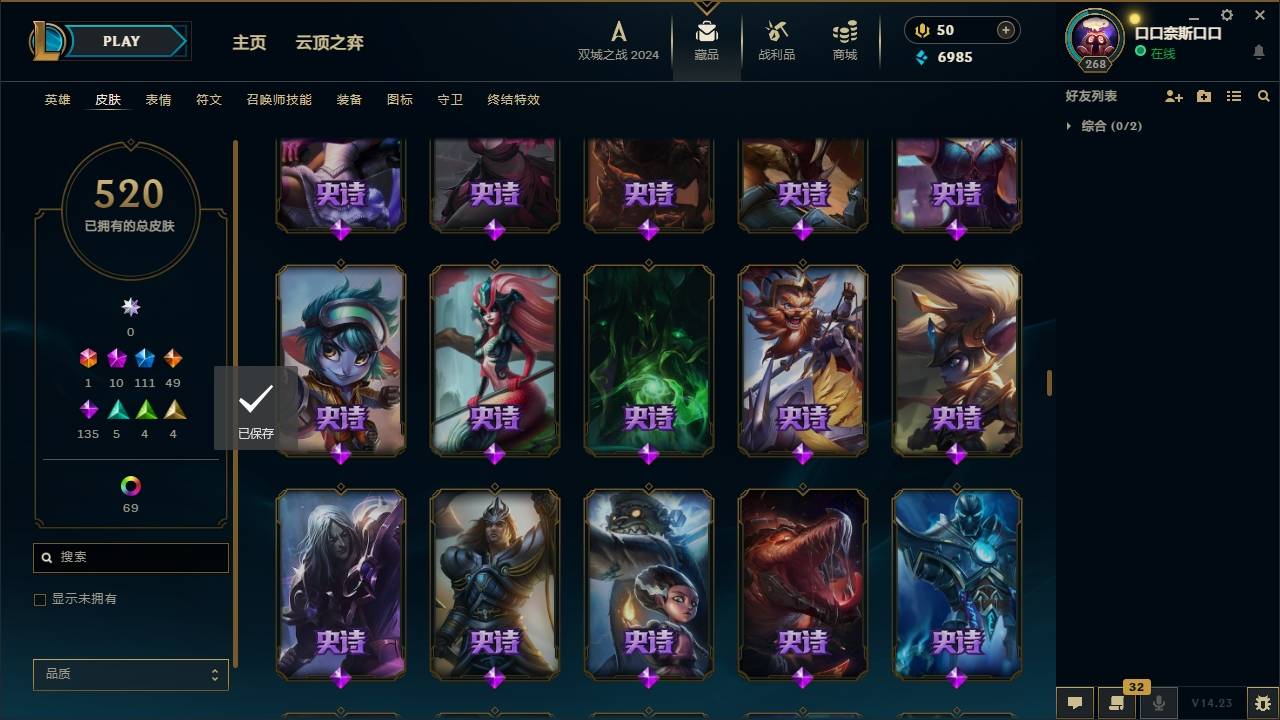
Task: Switch to the 英雄 tab
Action: (57, 100)
